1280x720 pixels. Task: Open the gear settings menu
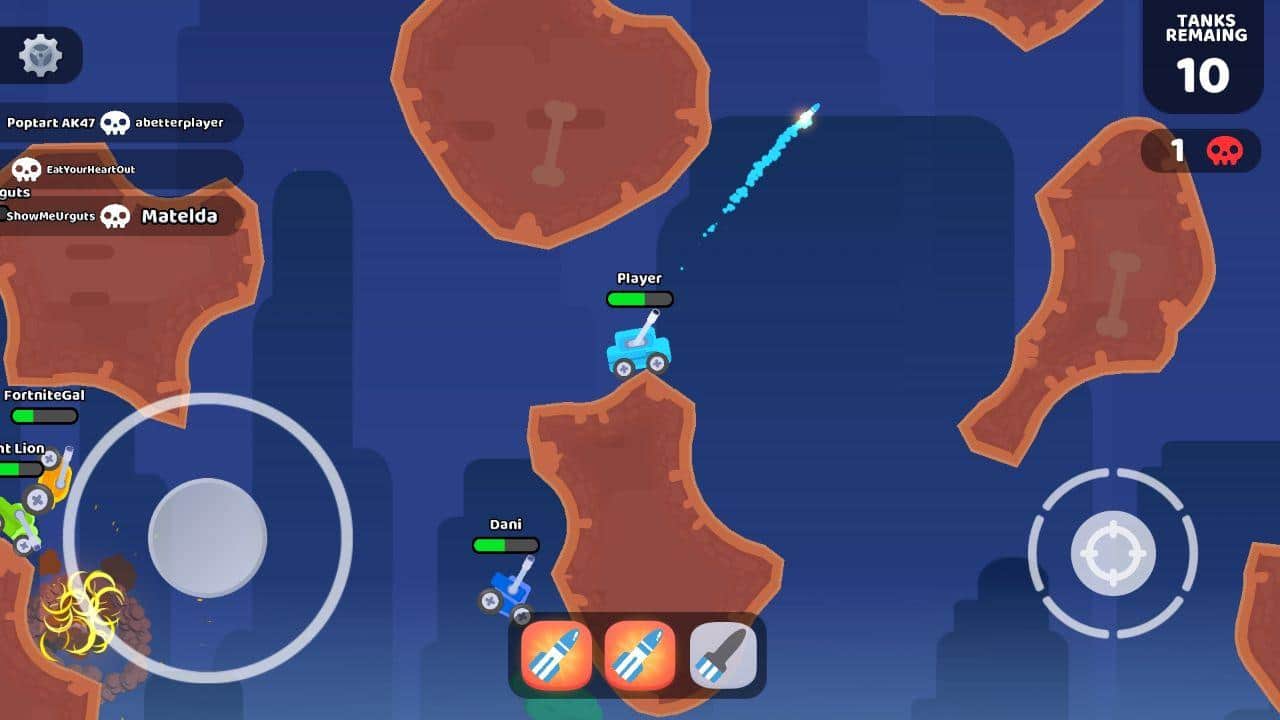(x=41, y=55)
